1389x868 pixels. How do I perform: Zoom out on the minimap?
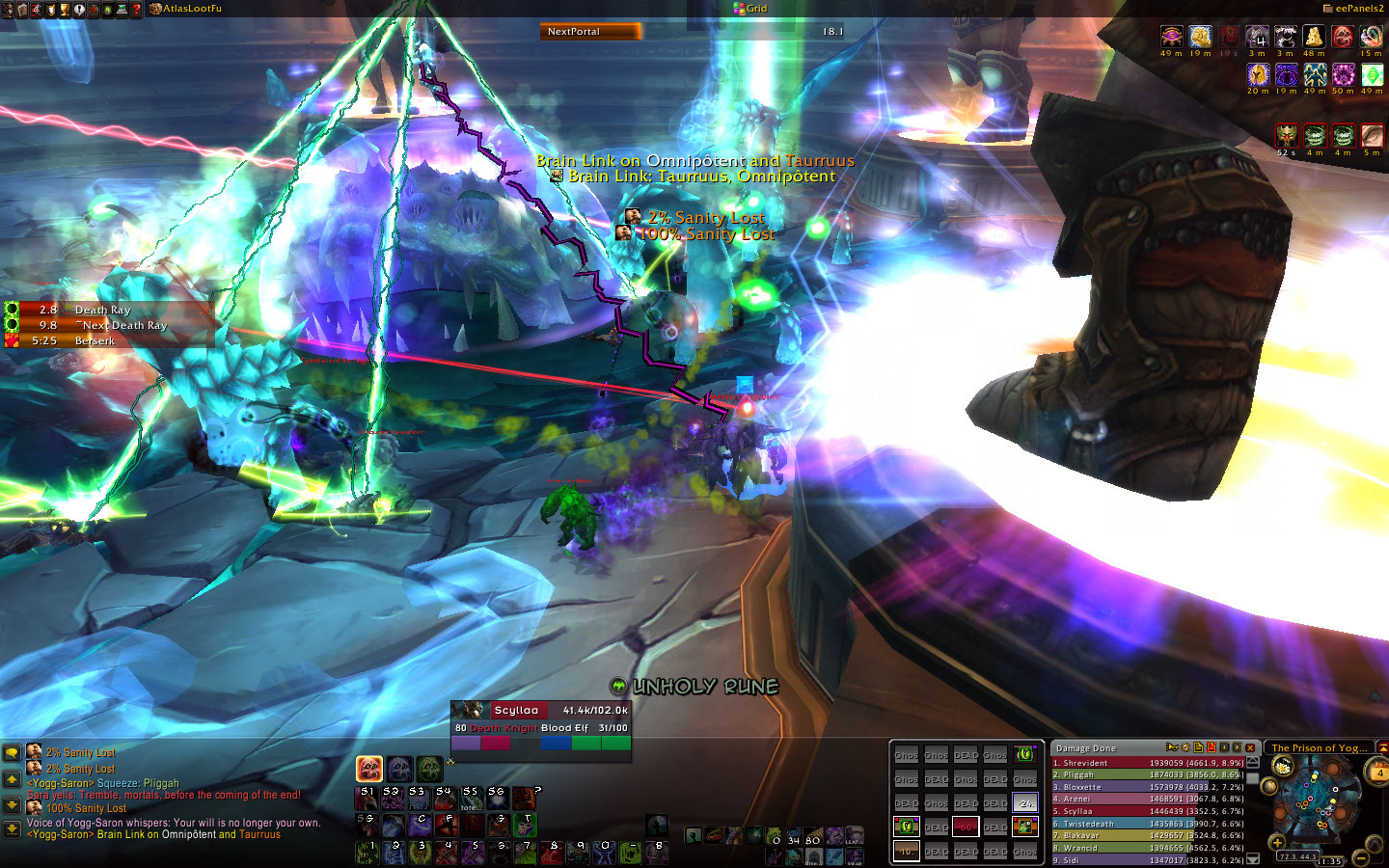coord(1361,857)
